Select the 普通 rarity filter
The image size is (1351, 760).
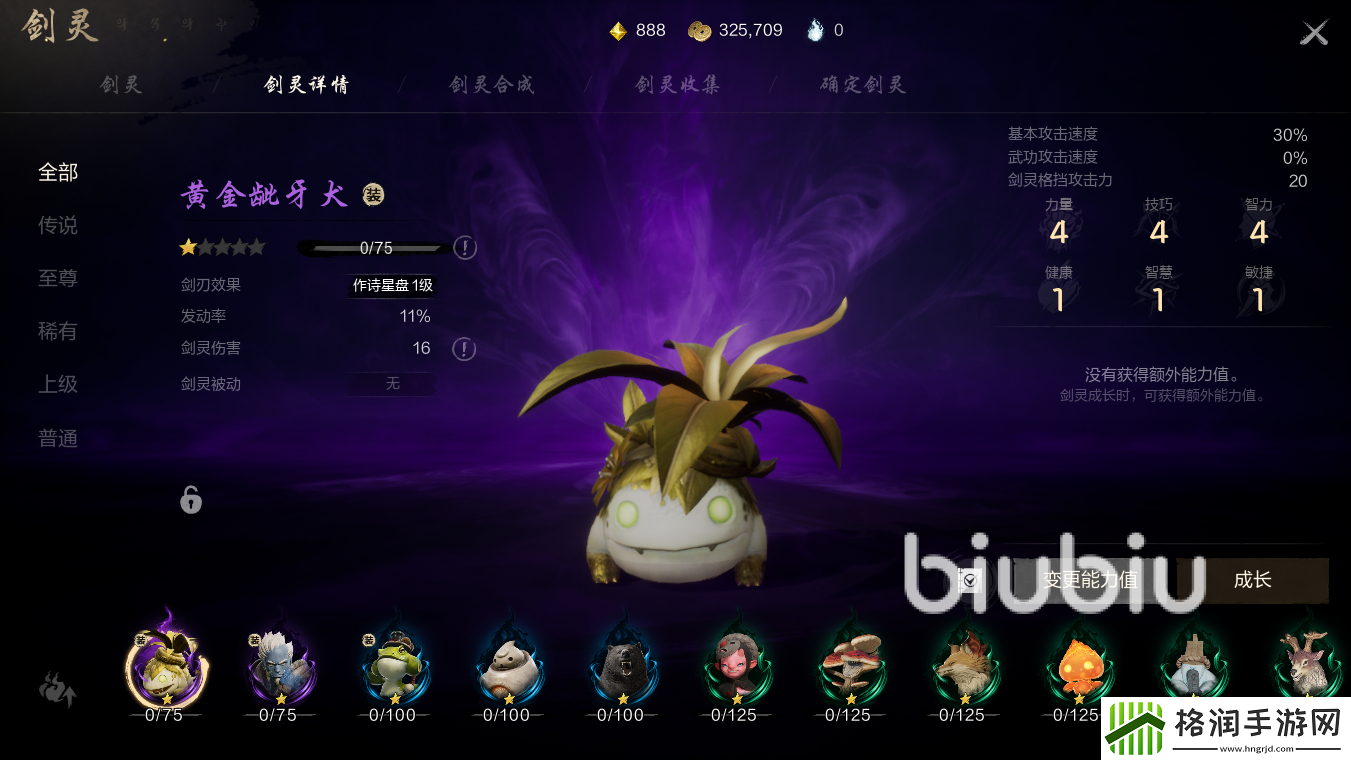[x=58, y=438]
